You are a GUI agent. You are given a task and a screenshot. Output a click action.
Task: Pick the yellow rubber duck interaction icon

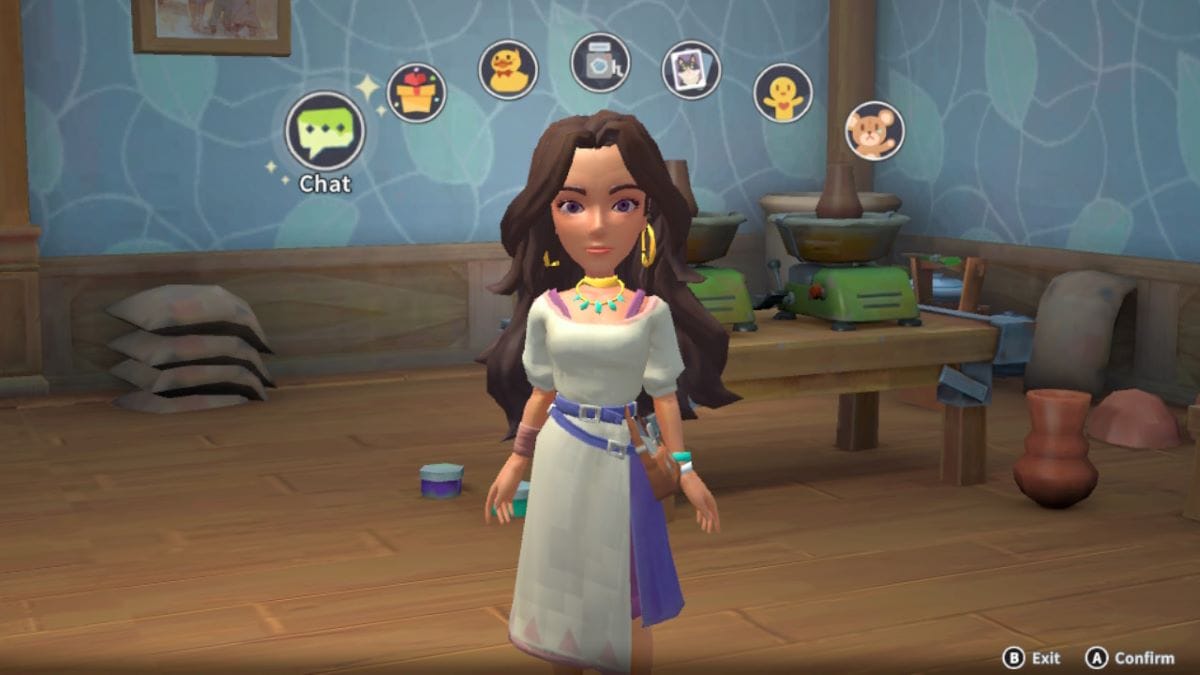tap(508, 70)
